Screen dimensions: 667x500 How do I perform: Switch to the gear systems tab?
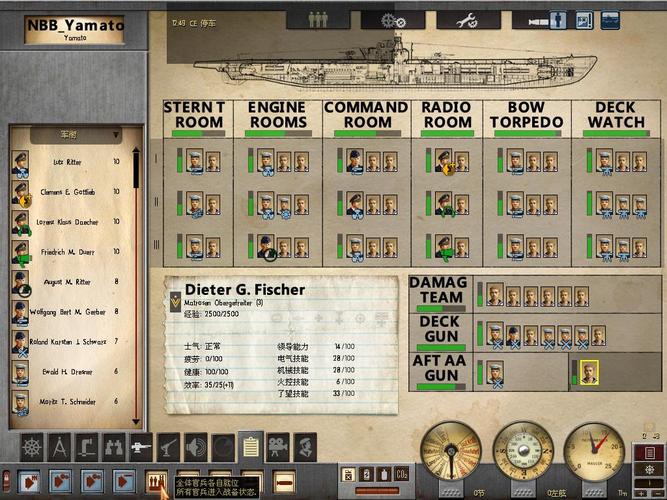pos(386,19)
